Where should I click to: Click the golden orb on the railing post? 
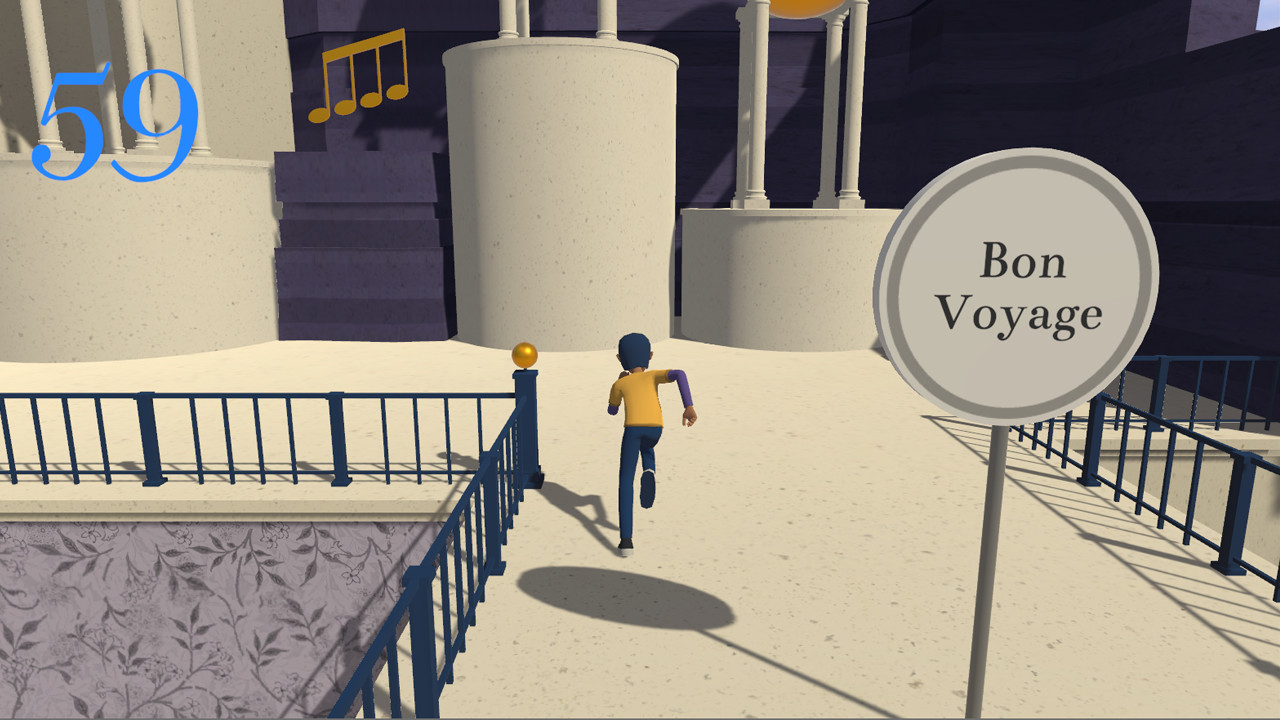[524, 352]
